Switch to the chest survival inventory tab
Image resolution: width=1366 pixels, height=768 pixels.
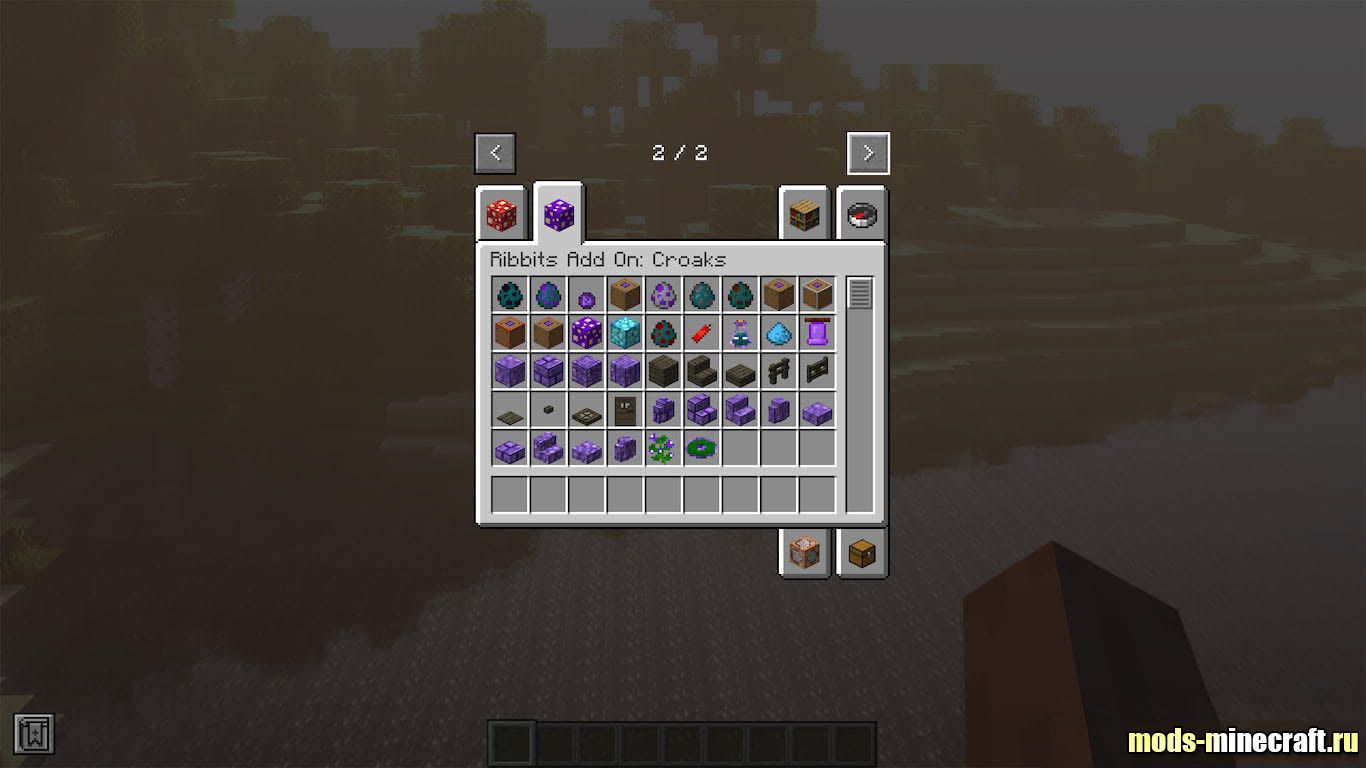tap(861, 552)
